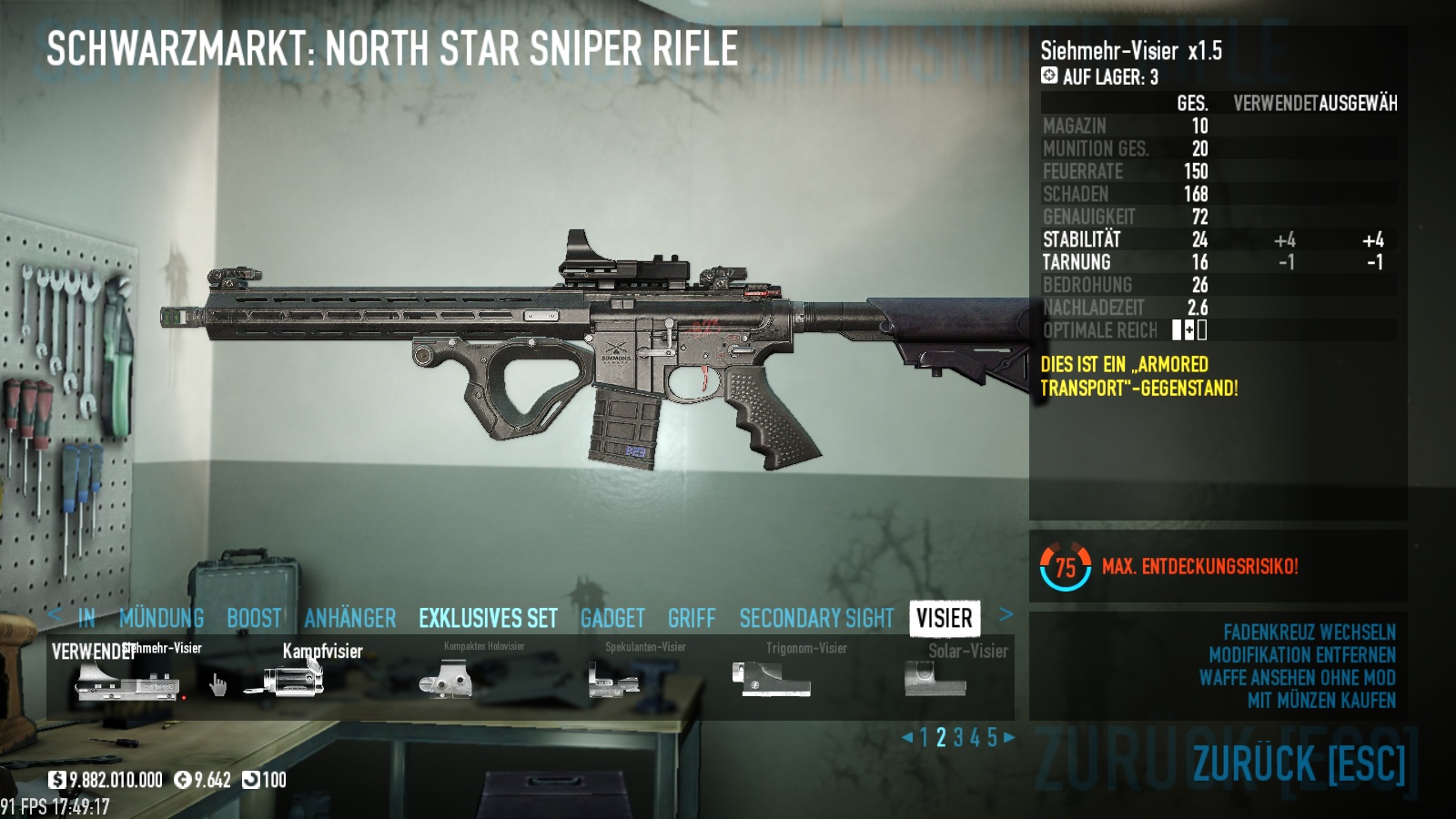Open the Griff tab
The height and width of the screenshot is (819, 1456).
[692, 619]
